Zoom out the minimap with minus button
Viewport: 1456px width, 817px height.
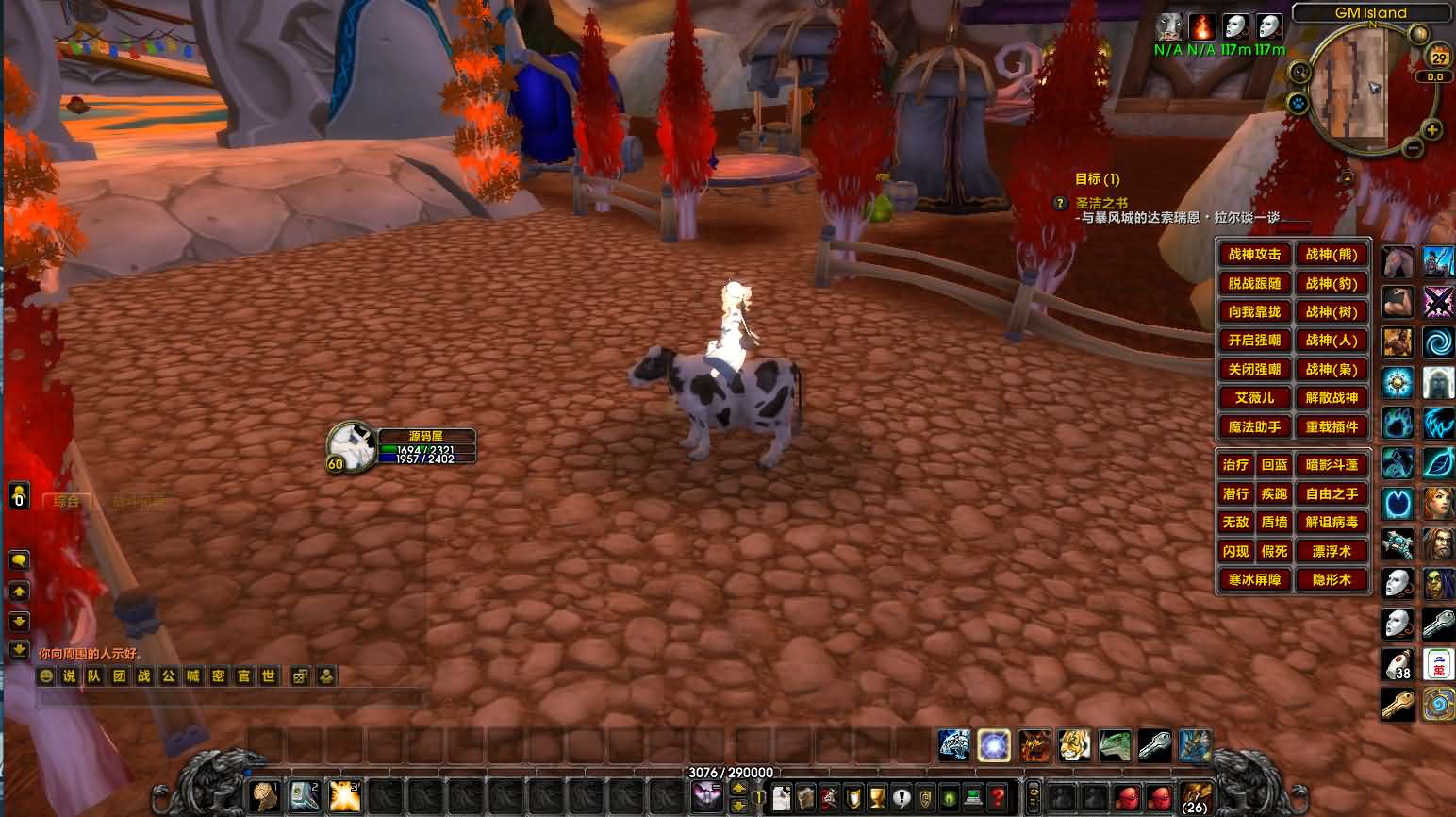[x=1412, y=148]
